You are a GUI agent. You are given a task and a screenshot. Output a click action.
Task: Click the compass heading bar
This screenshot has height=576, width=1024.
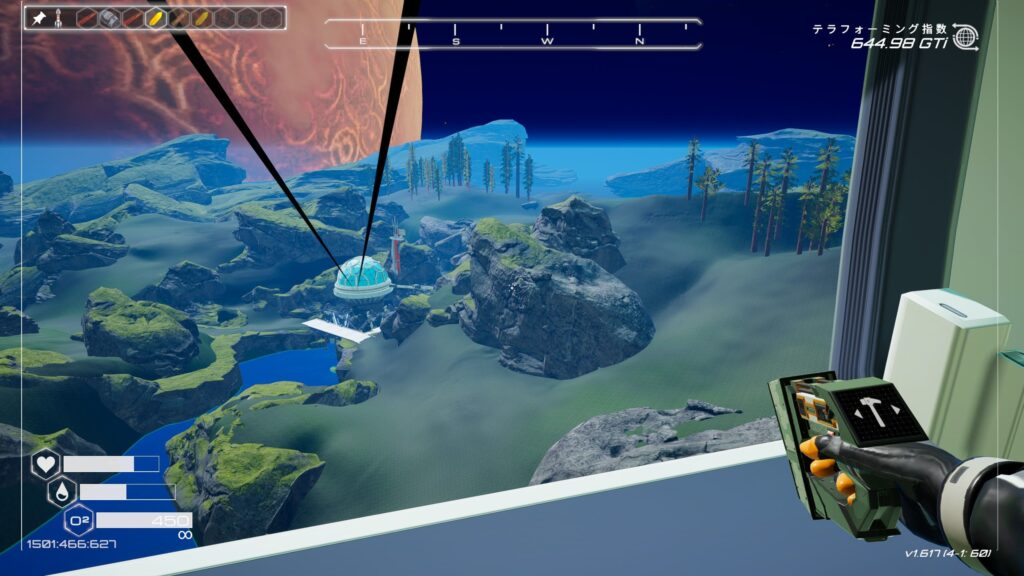(x=512, y=34)
